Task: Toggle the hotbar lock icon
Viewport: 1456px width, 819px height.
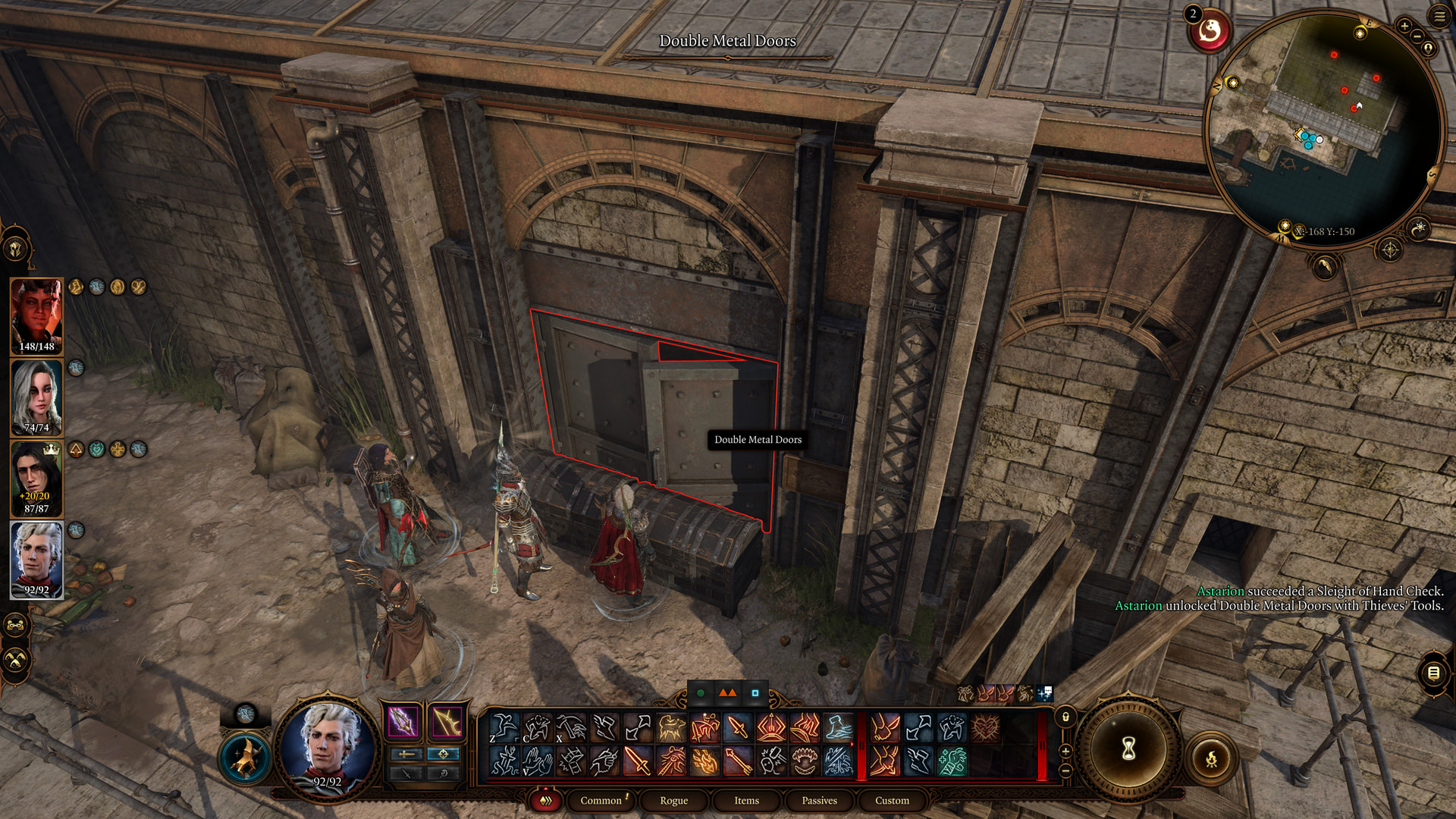Action: 1065,717
